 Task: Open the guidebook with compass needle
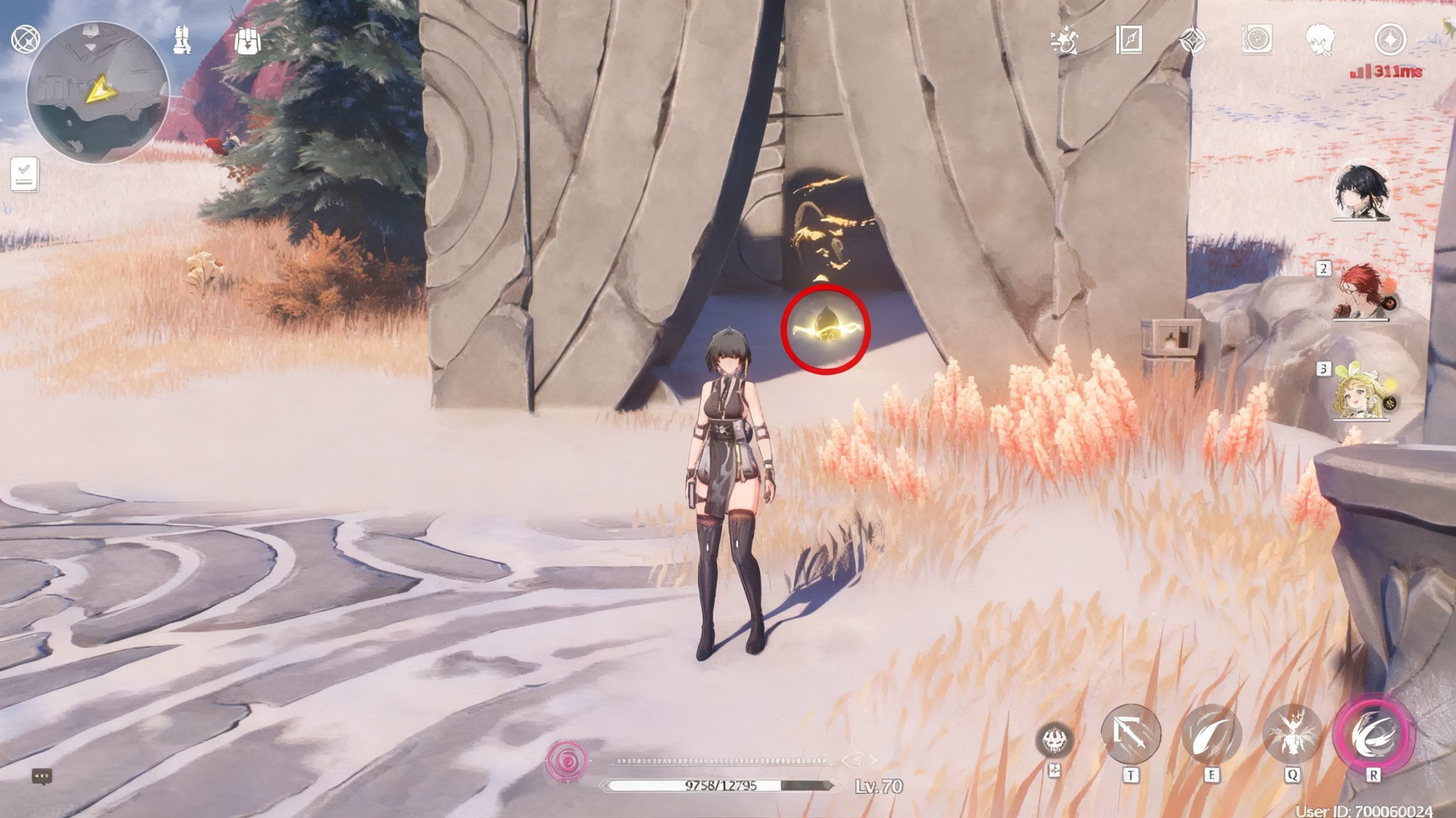[1128, 40]
